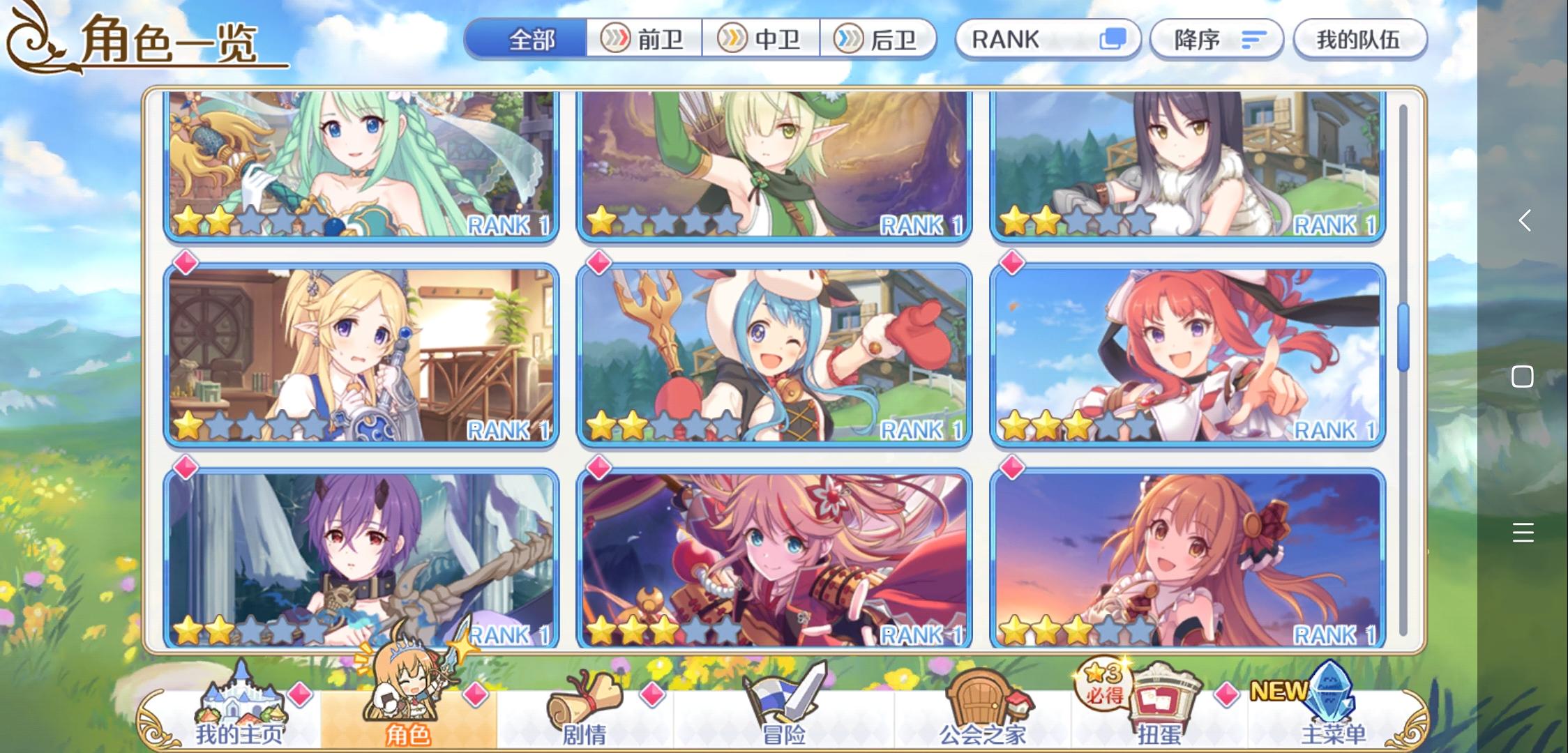The height and width of the screenshot is (753, 1568).
Task: Toggle 降序 descending sort order
Action: pos(1217,40)
